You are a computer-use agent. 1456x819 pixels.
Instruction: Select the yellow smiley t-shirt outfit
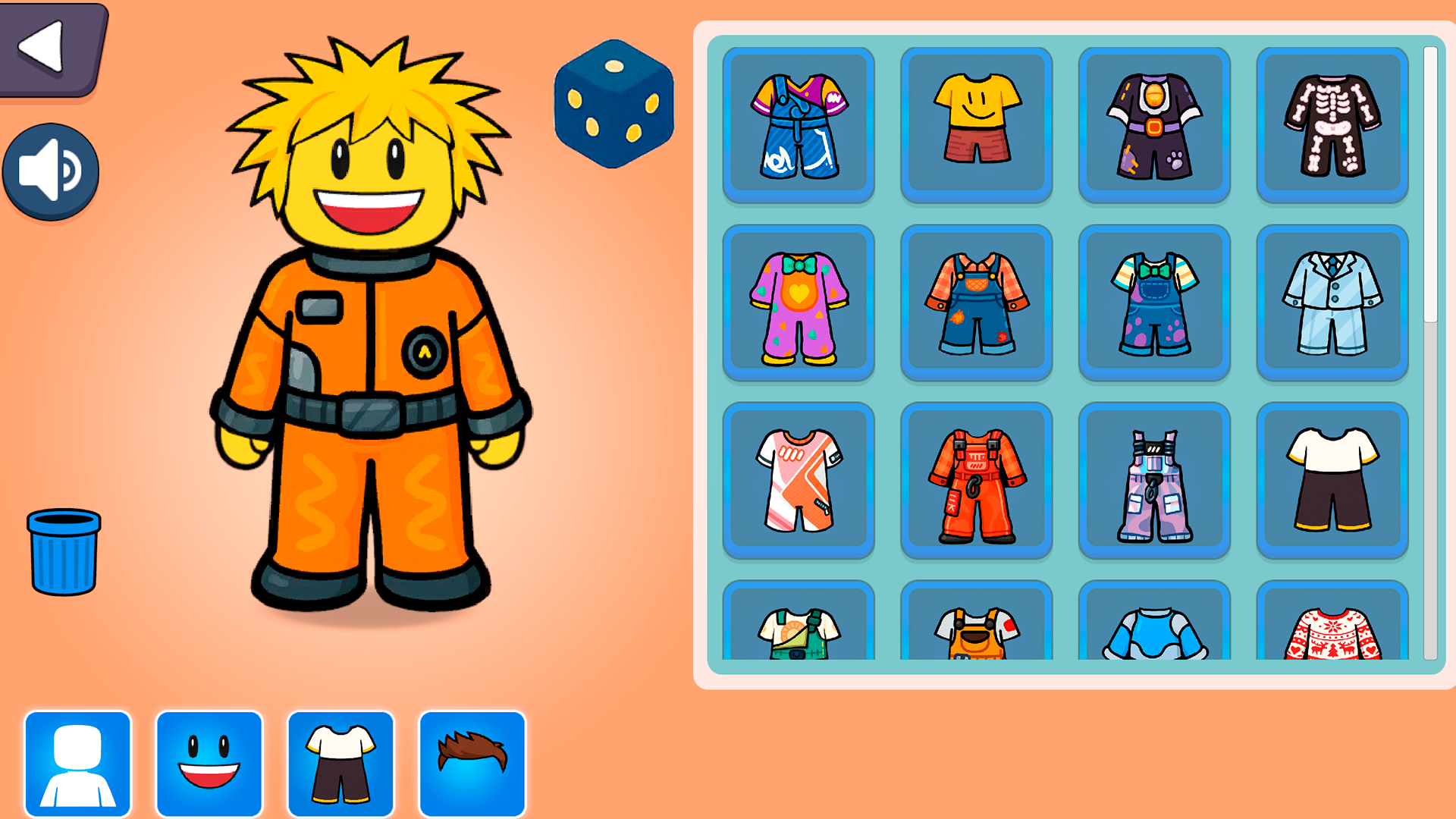pyautogui.click(x=977, y=124)
